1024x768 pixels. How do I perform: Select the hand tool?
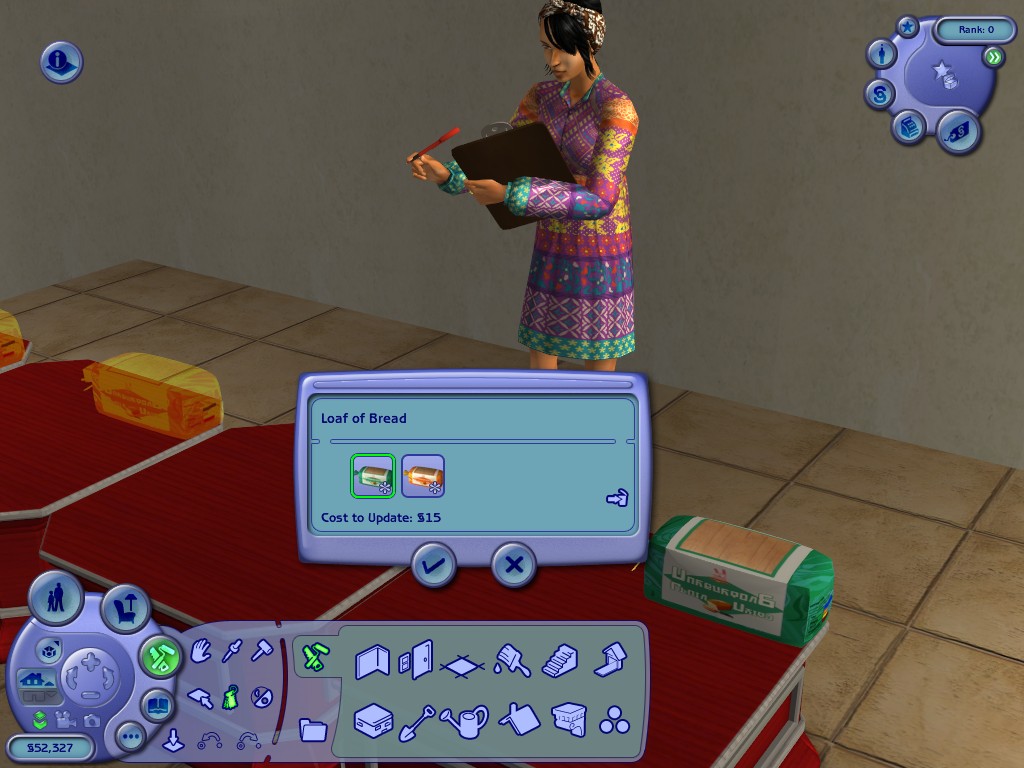pos(202,653)
